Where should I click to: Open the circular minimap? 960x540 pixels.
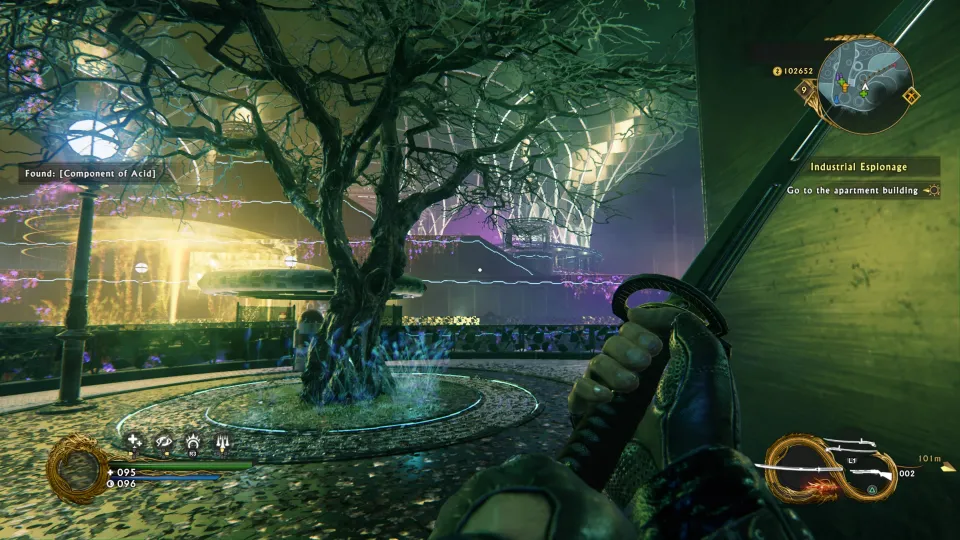865,85
